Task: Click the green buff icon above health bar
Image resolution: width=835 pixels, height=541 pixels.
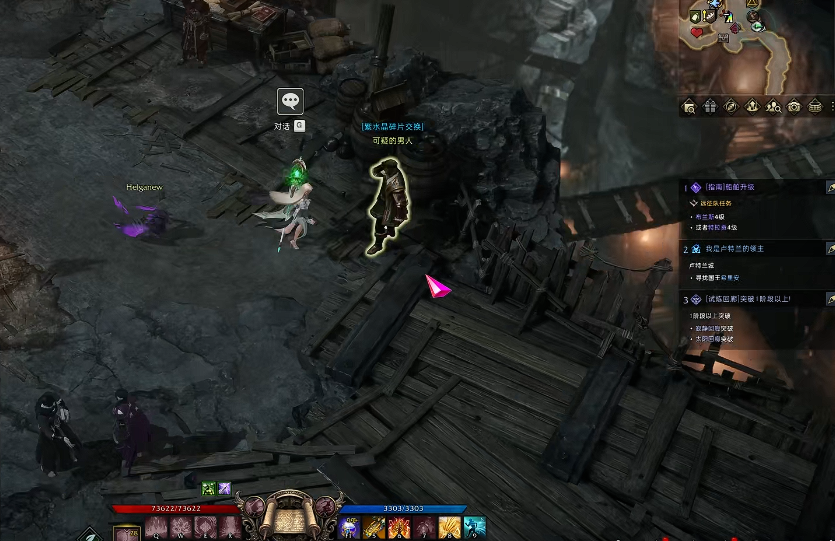Action: [x=209, y=488]
